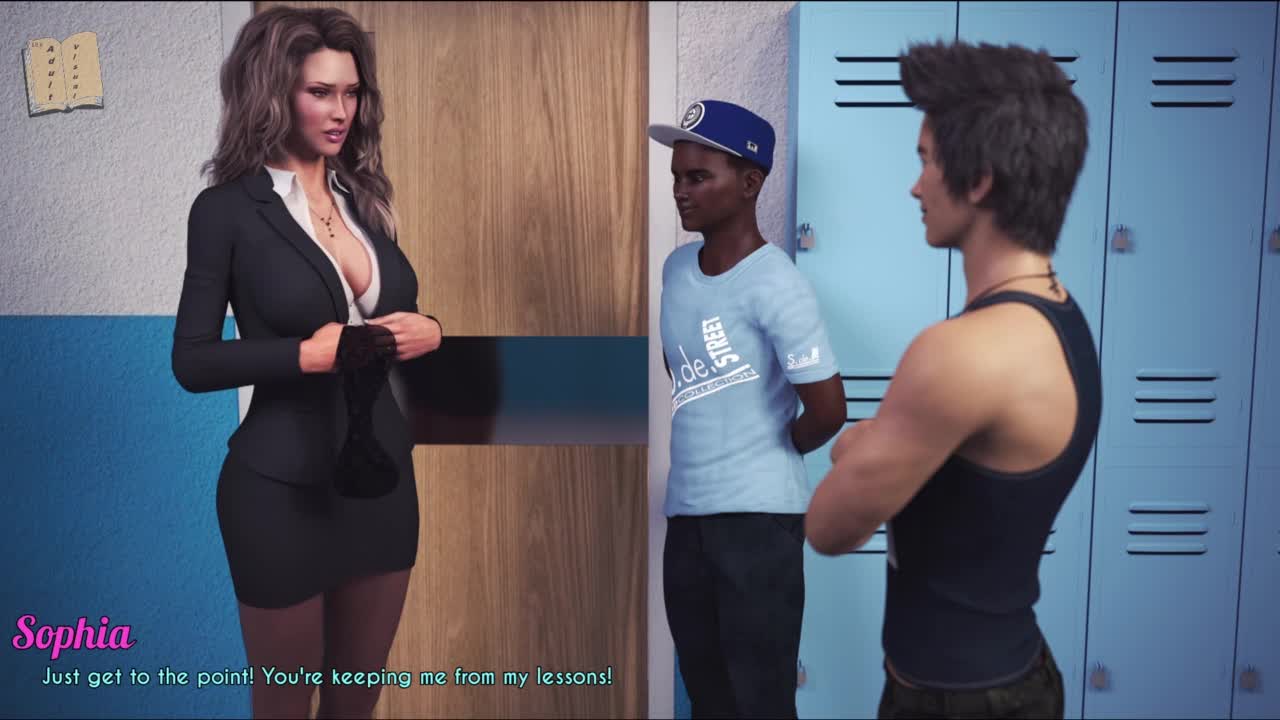Open the book icon menu
This screenshot has width=1280, height=720.
(63, 73)
